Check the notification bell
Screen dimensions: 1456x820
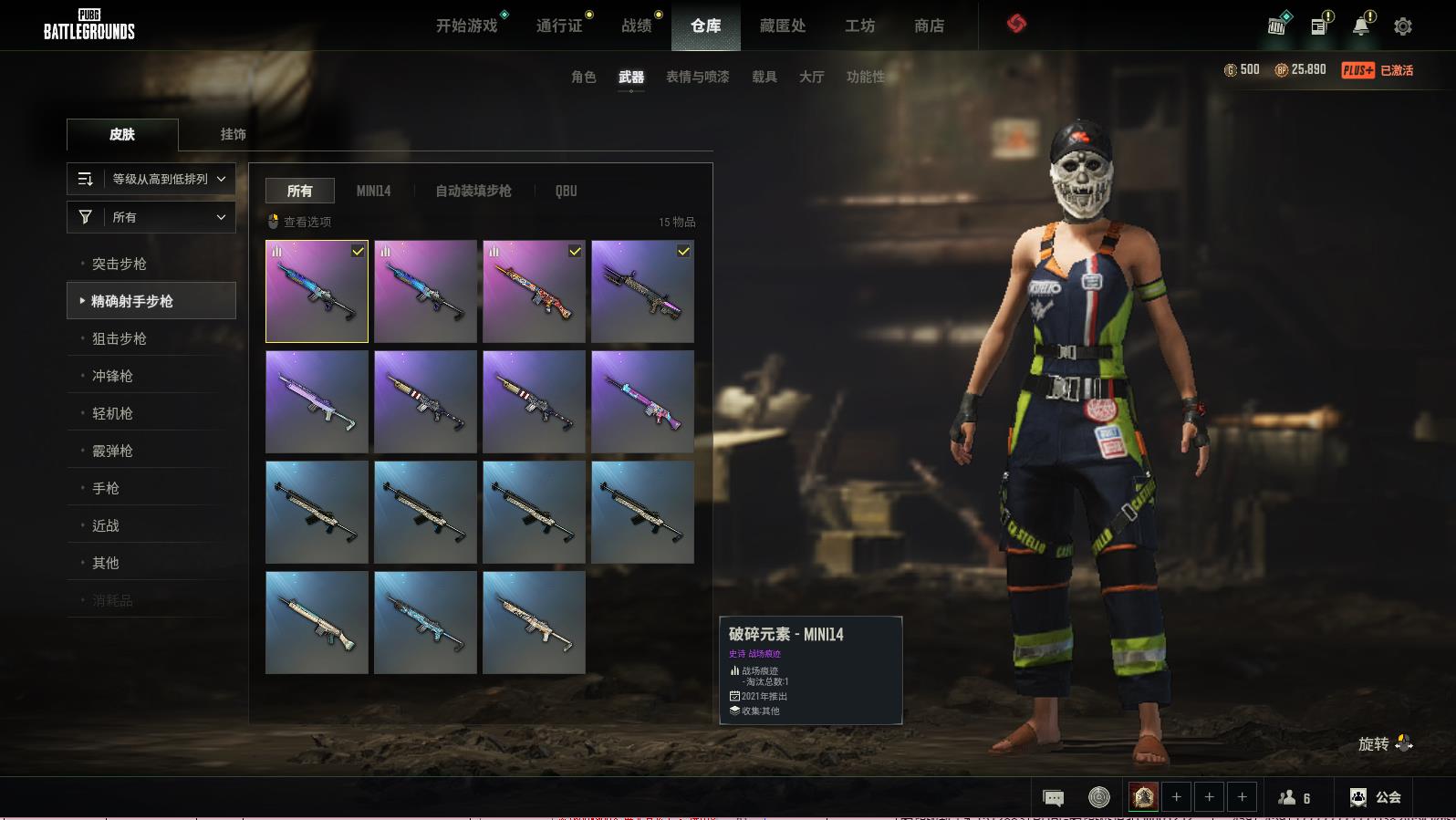(1361, 26)
